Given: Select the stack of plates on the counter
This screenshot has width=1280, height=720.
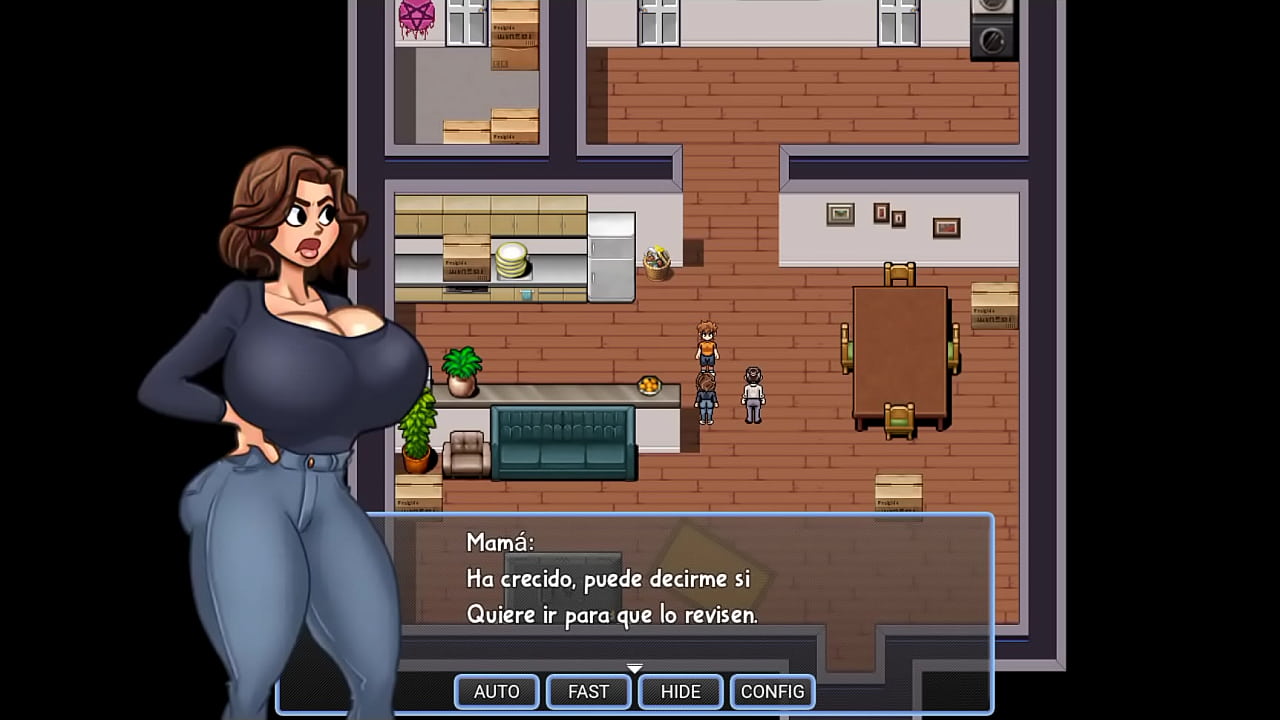Looking at the screenshot, I should point(510,262).
